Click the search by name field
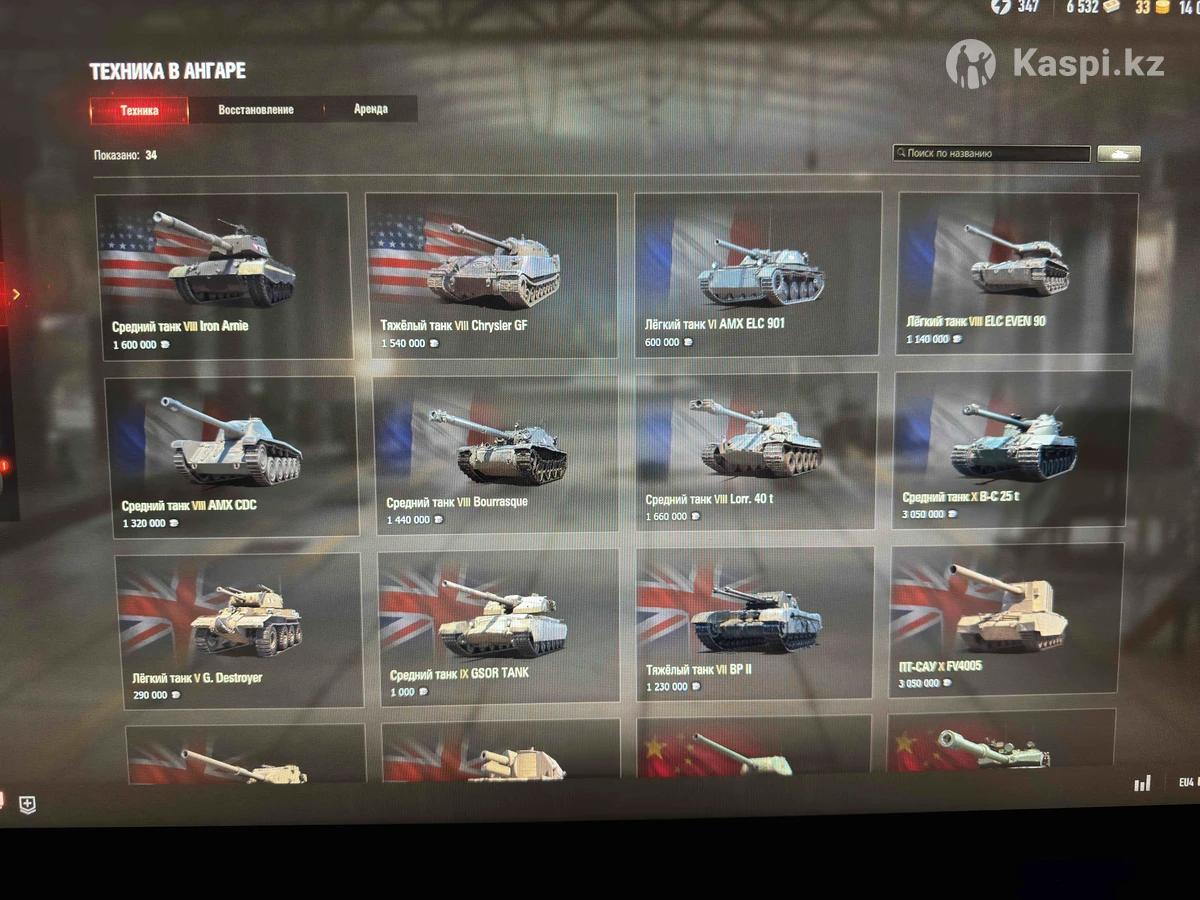 pyautogui.click(x=991, y=154)
